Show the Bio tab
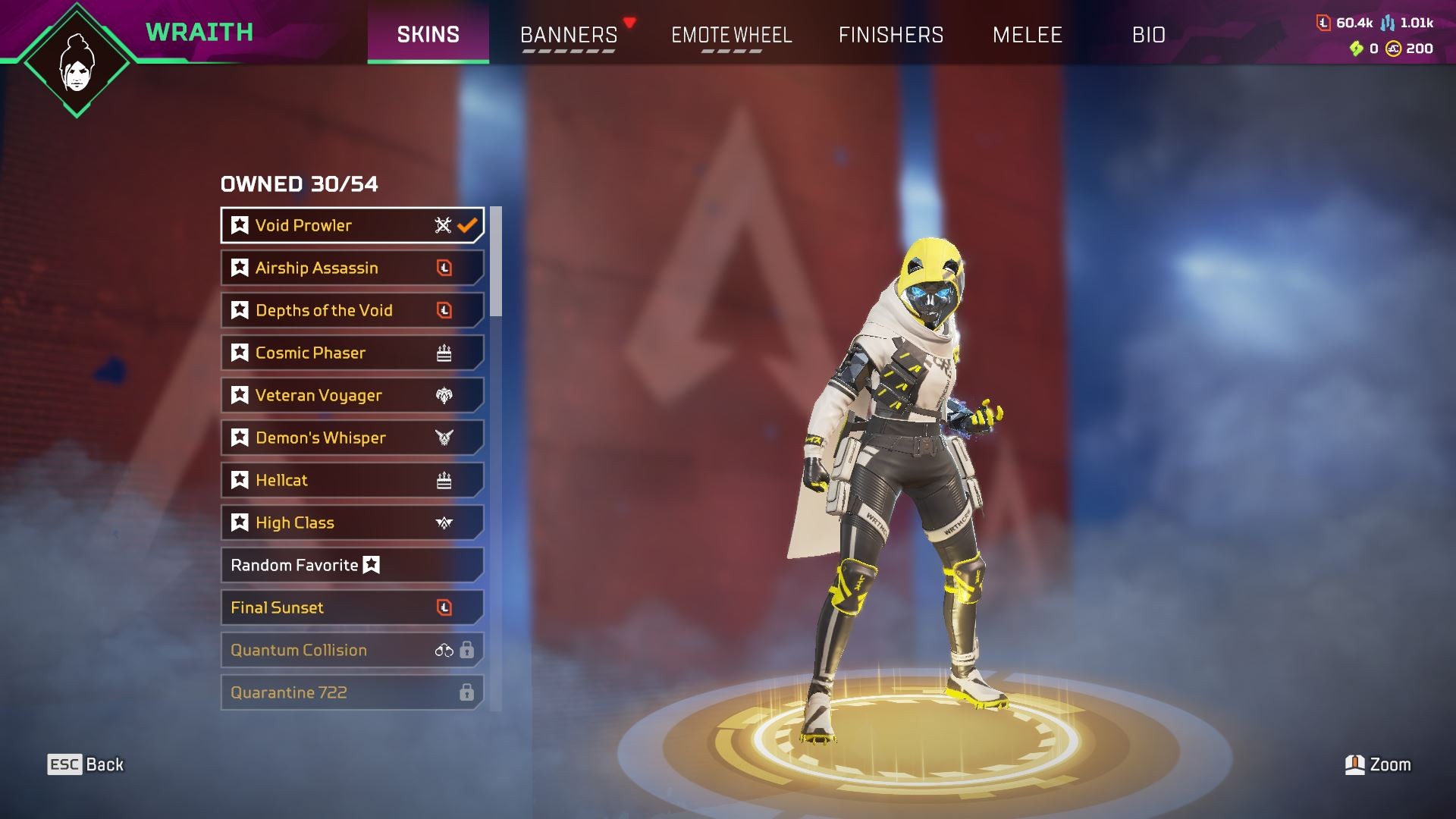The height and width of the screenshot is (819, 1456). [x=1148, y=35]
